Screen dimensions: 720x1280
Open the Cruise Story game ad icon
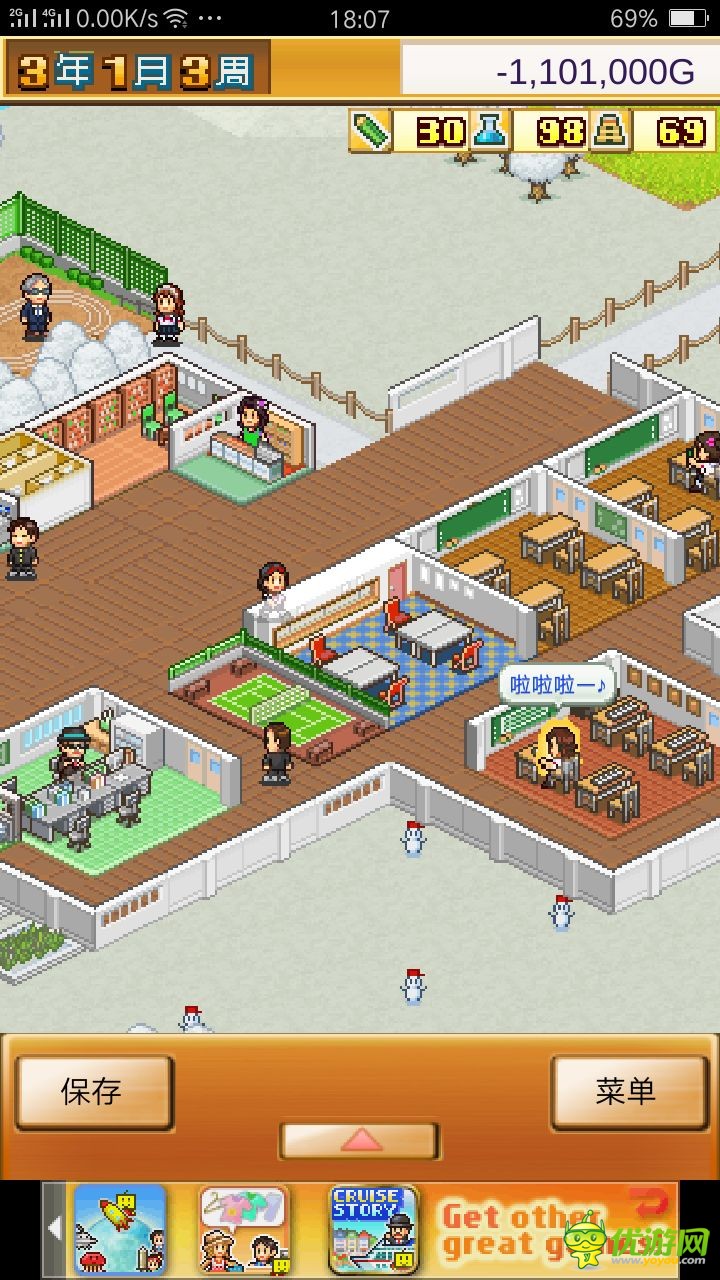372,1229
